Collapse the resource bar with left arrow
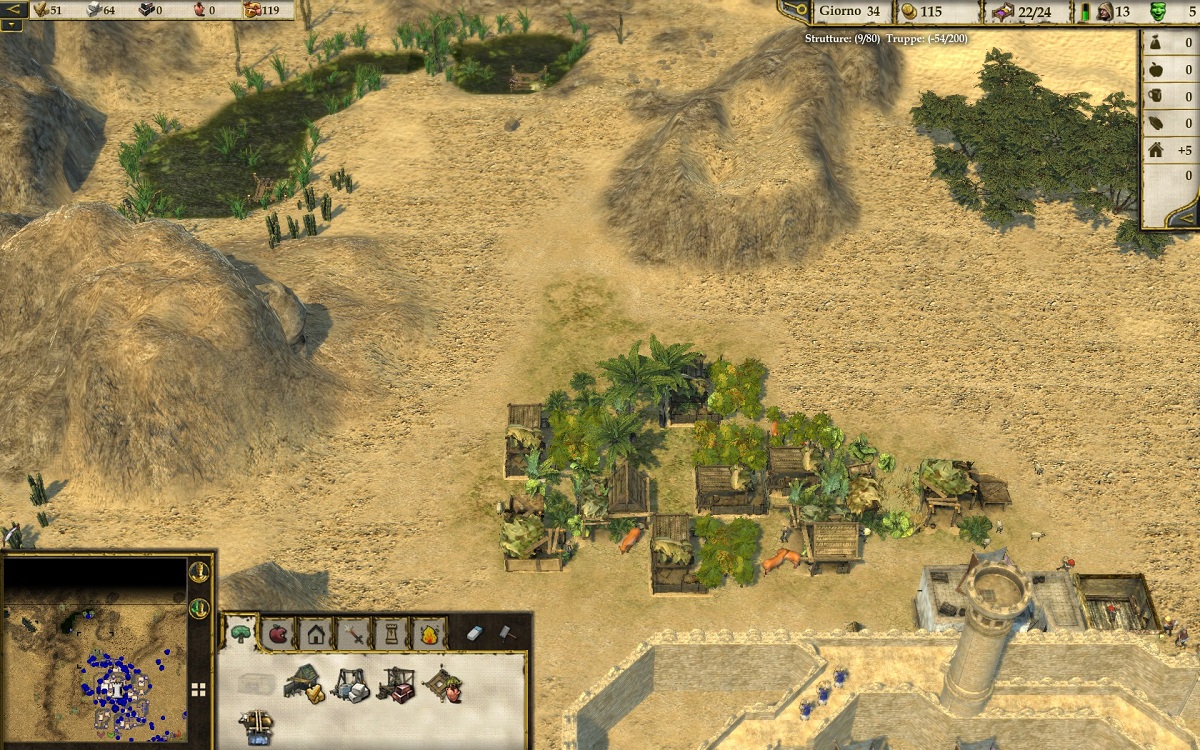The width and height of the screenshot is (1200, 750). 12,10
